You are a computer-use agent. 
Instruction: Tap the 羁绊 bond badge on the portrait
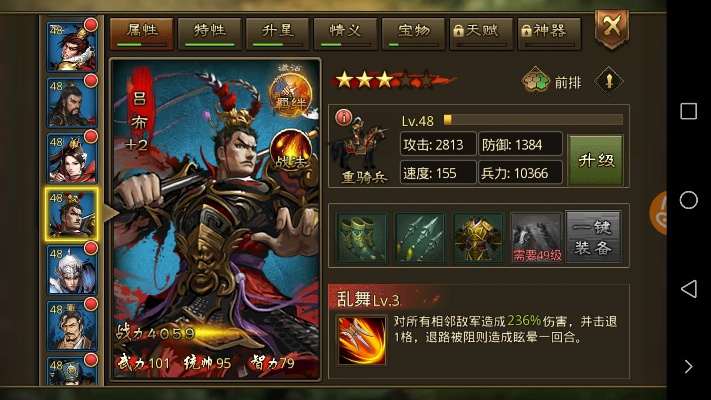(292, 94)
